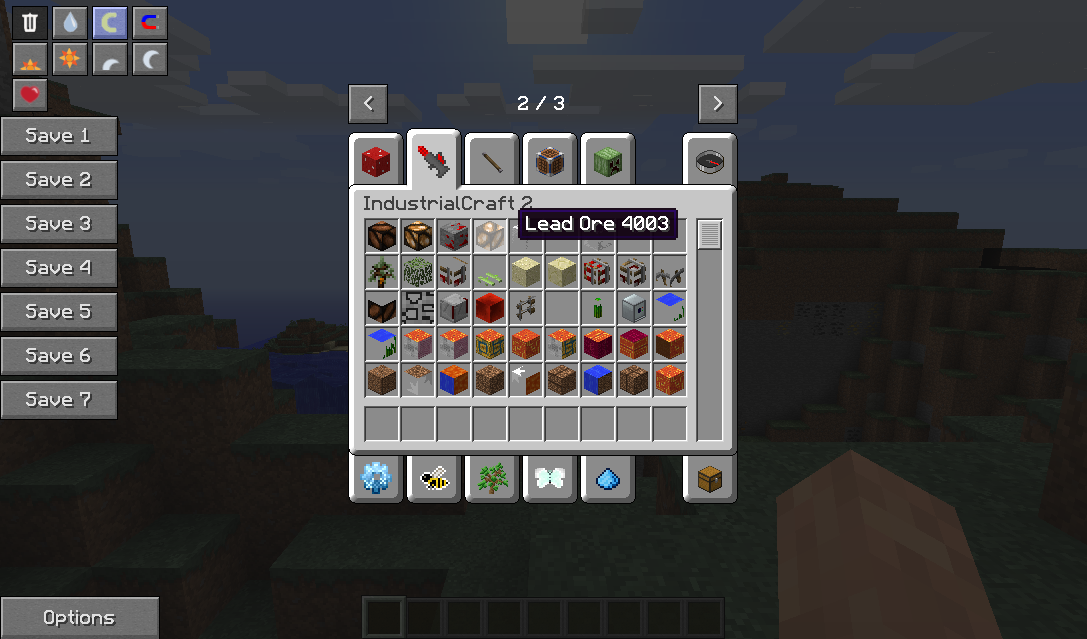Advance to the next creative tab page
The height and width of the screenshot is (639, 1087).
coord(718,103)
